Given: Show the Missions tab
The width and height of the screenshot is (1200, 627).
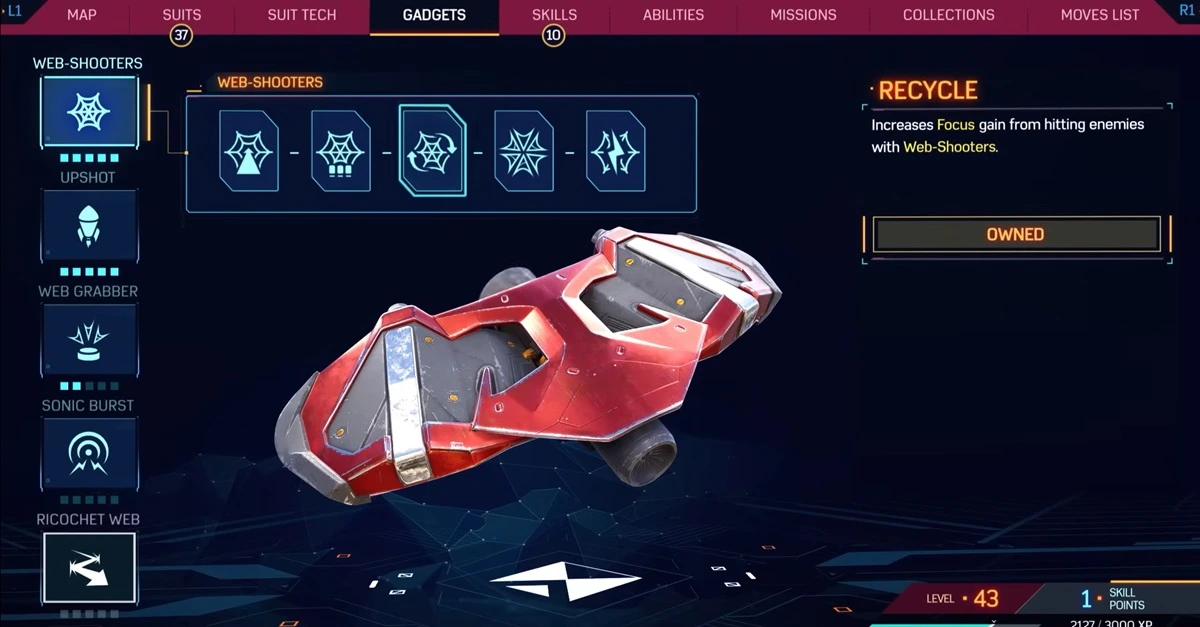Looking at the screenshot, I should [x=803, y=15].
